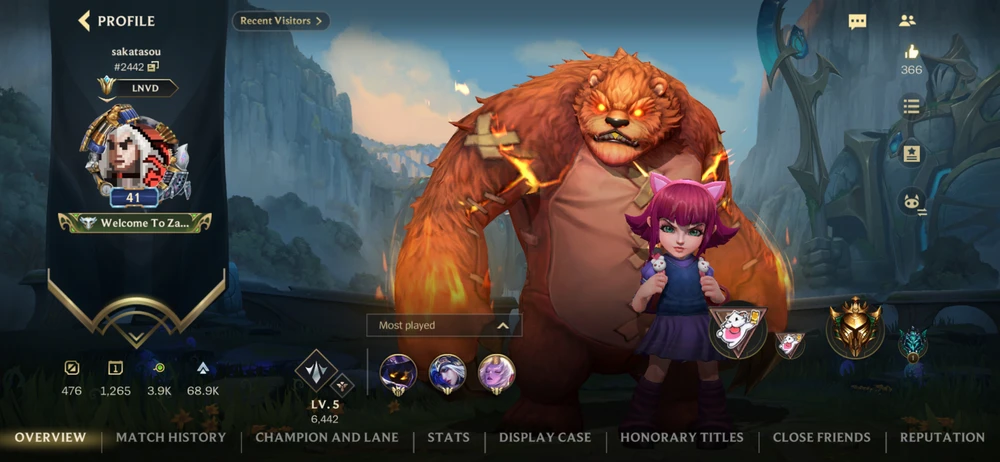Give a thumbs-up like to this profile
Image resolution: width=1000 pixels, height=462 pixels.
tap(910, 52)
